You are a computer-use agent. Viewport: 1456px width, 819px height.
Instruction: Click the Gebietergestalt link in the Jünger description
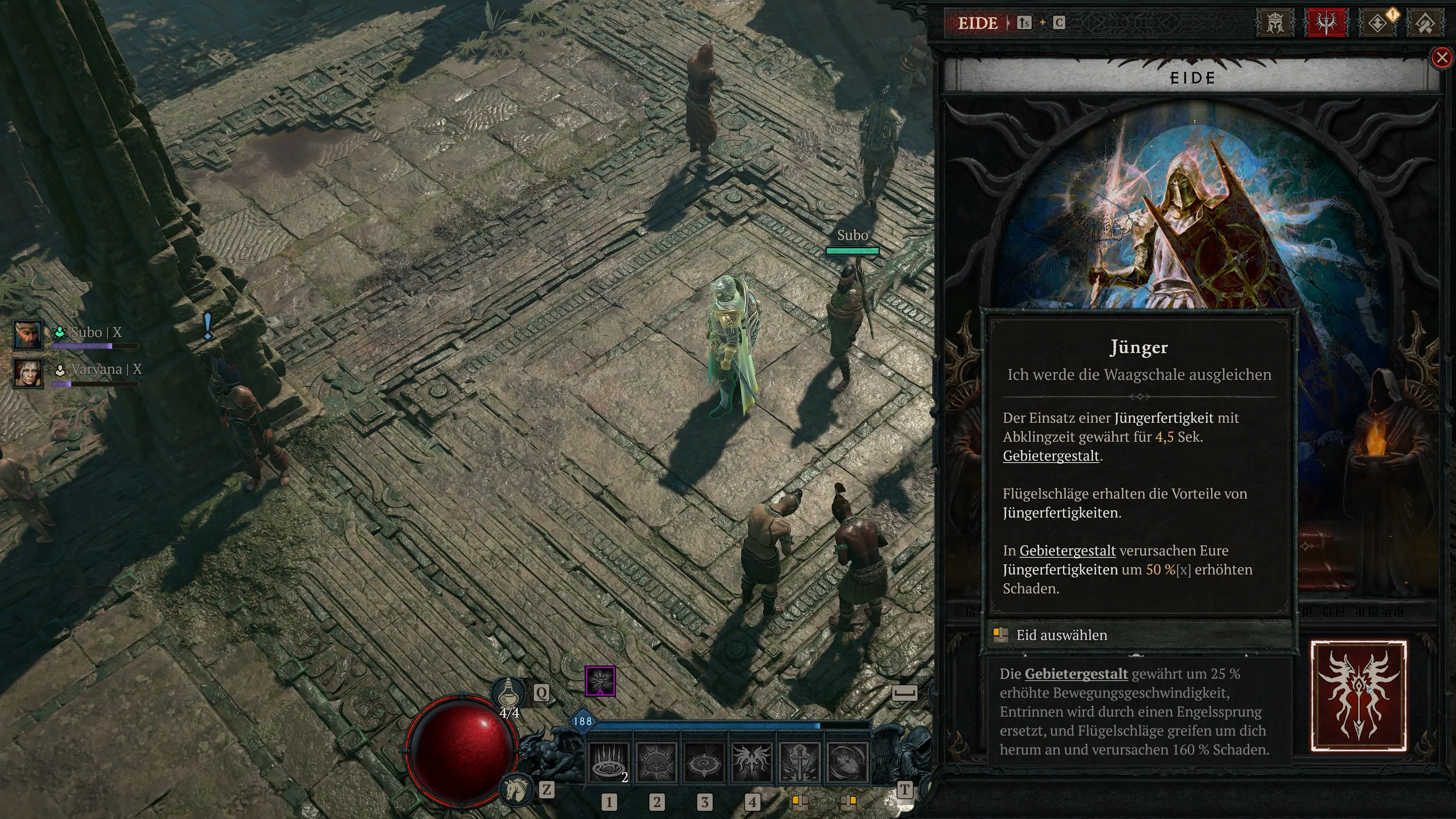[1051, 456]
